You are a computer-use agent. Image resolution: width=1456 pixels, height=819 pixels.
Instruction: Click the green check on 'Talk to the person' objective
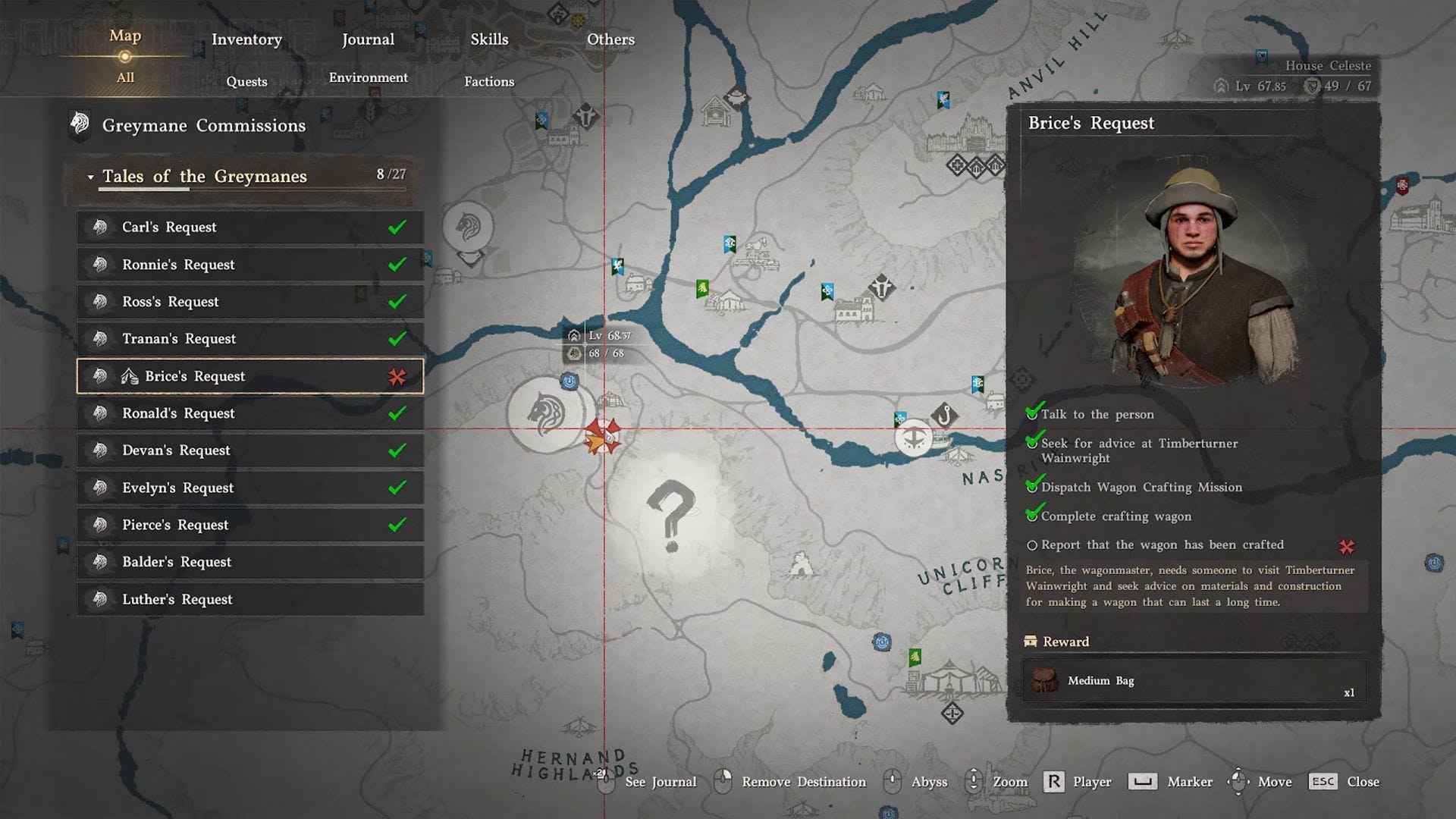[x=1034, y=413]
